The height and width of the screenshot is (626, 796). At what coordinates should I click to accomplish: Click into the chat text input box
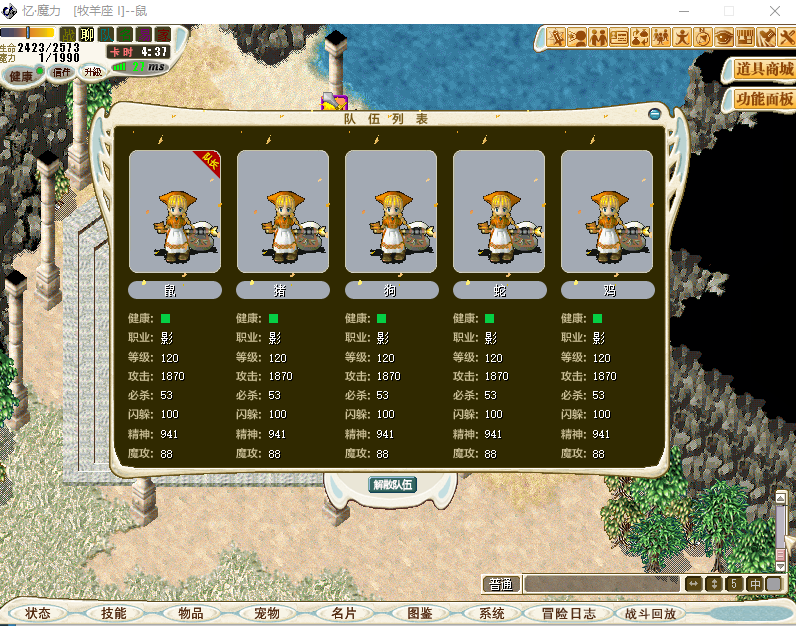tap(602, 584)
